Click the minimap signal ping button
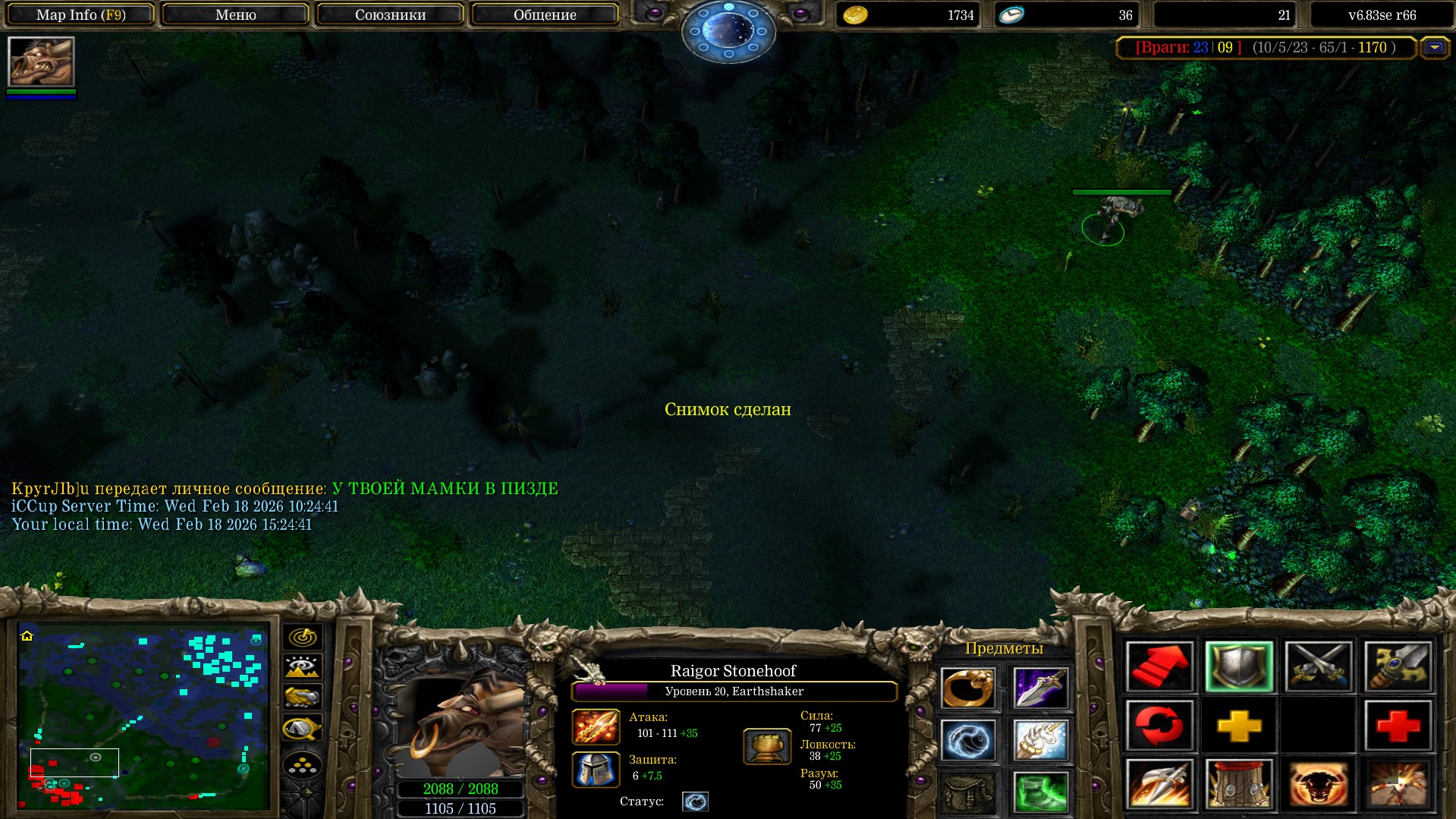 click(x=302, y=637)
